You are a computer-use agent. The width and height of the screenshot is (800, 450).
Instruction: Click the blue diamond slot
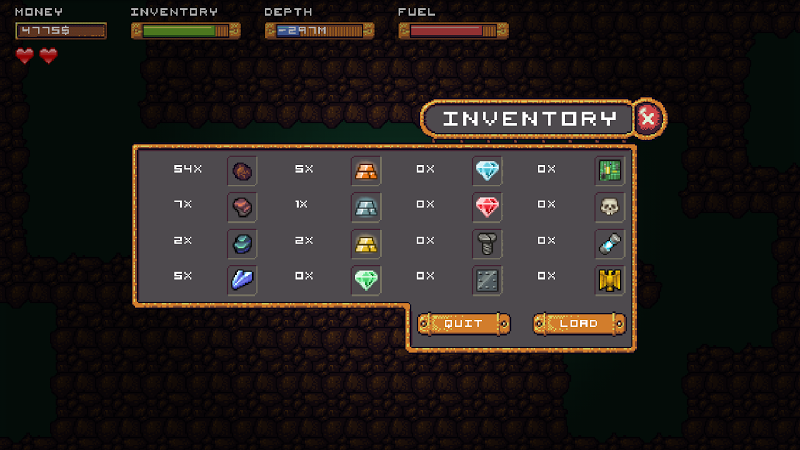(x=487, y=170)
